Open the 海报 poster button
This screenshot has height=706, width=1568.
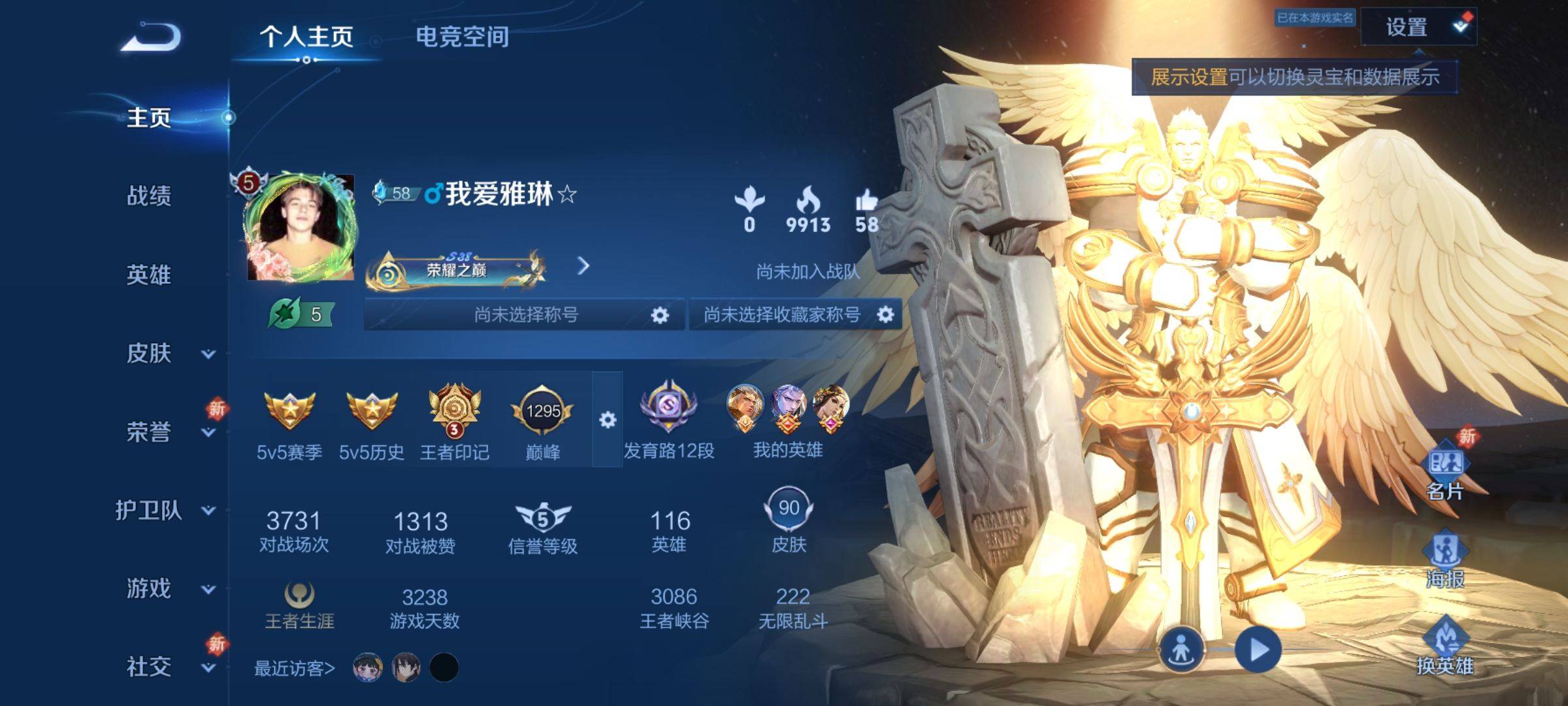(1445, 560)
